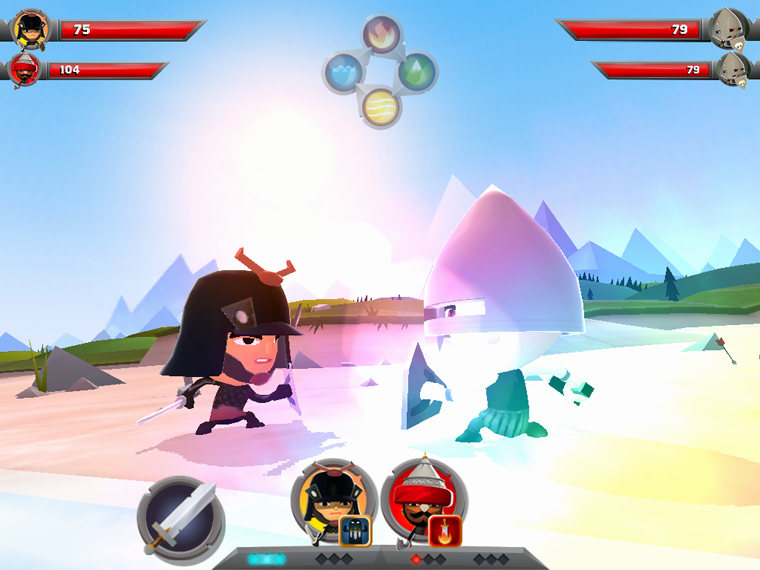Click the yellow wind element icon
Viewport: 760px width, 570px height.
(x=381, y=106)
